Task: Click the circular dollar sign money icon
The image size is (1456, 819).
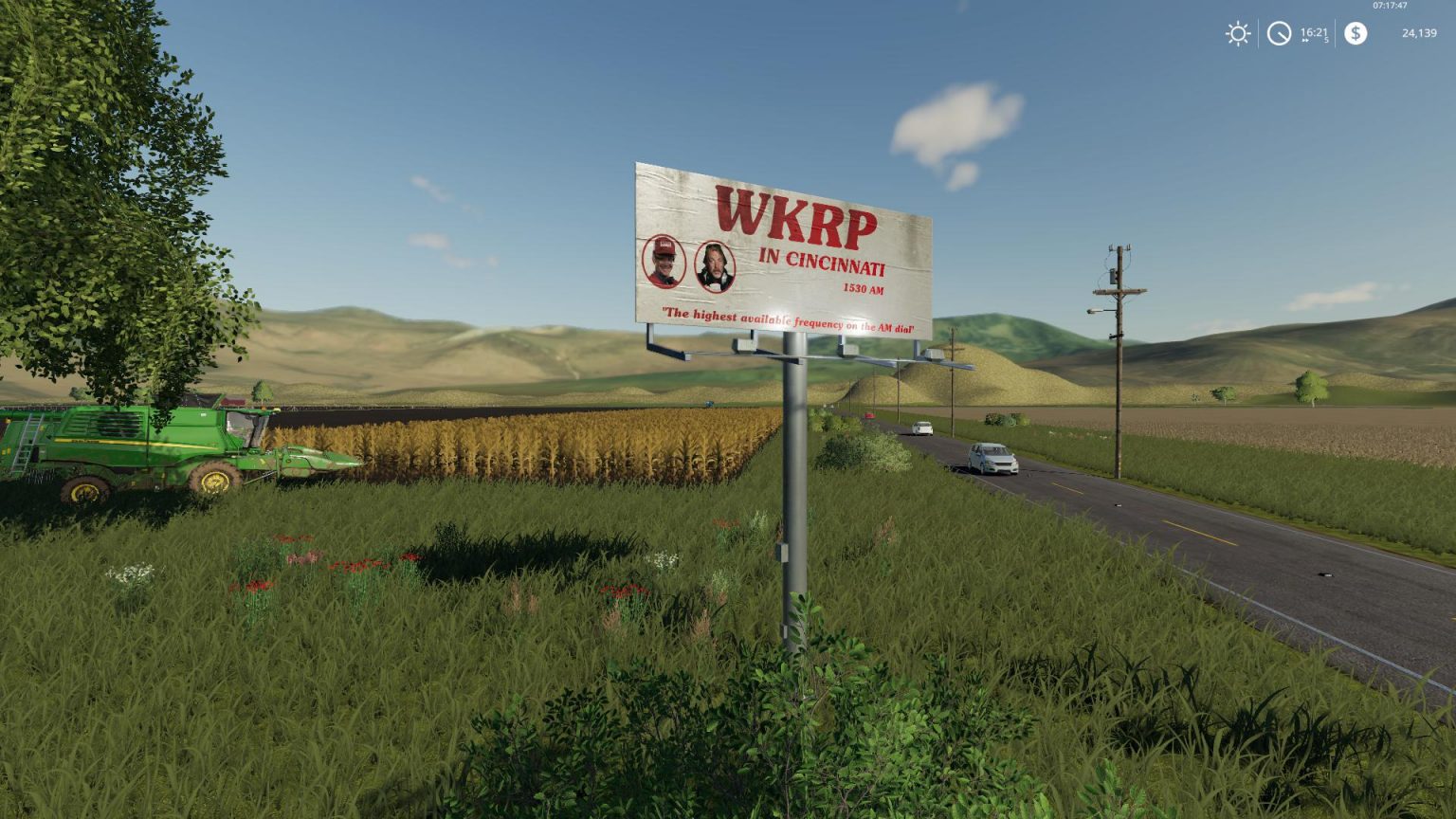Action: click(x=1356, y=34)
